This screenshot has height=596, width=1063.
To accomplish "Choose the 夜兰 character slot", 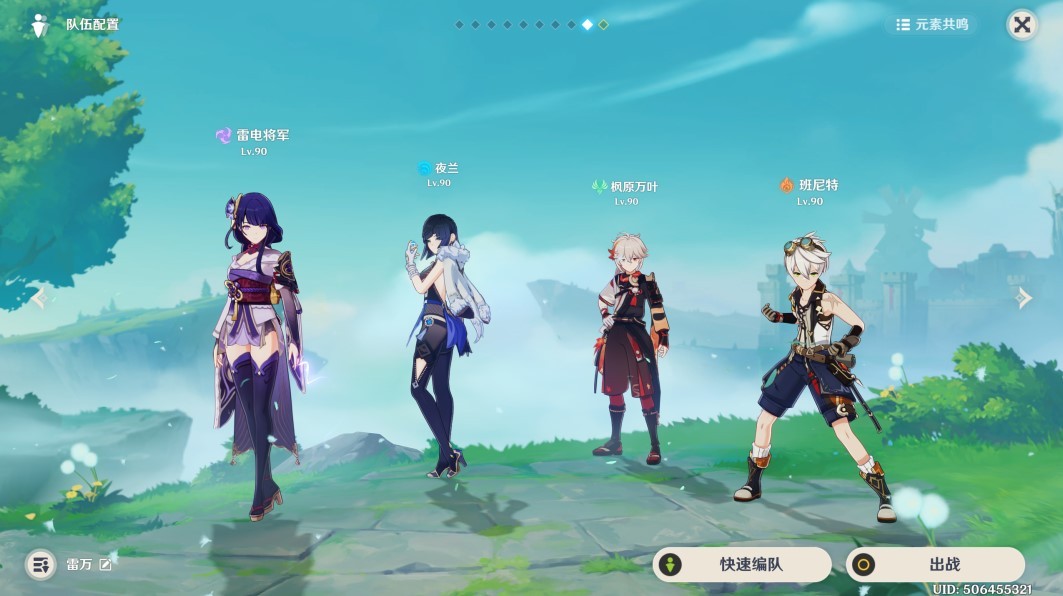I will coord(440,340).
